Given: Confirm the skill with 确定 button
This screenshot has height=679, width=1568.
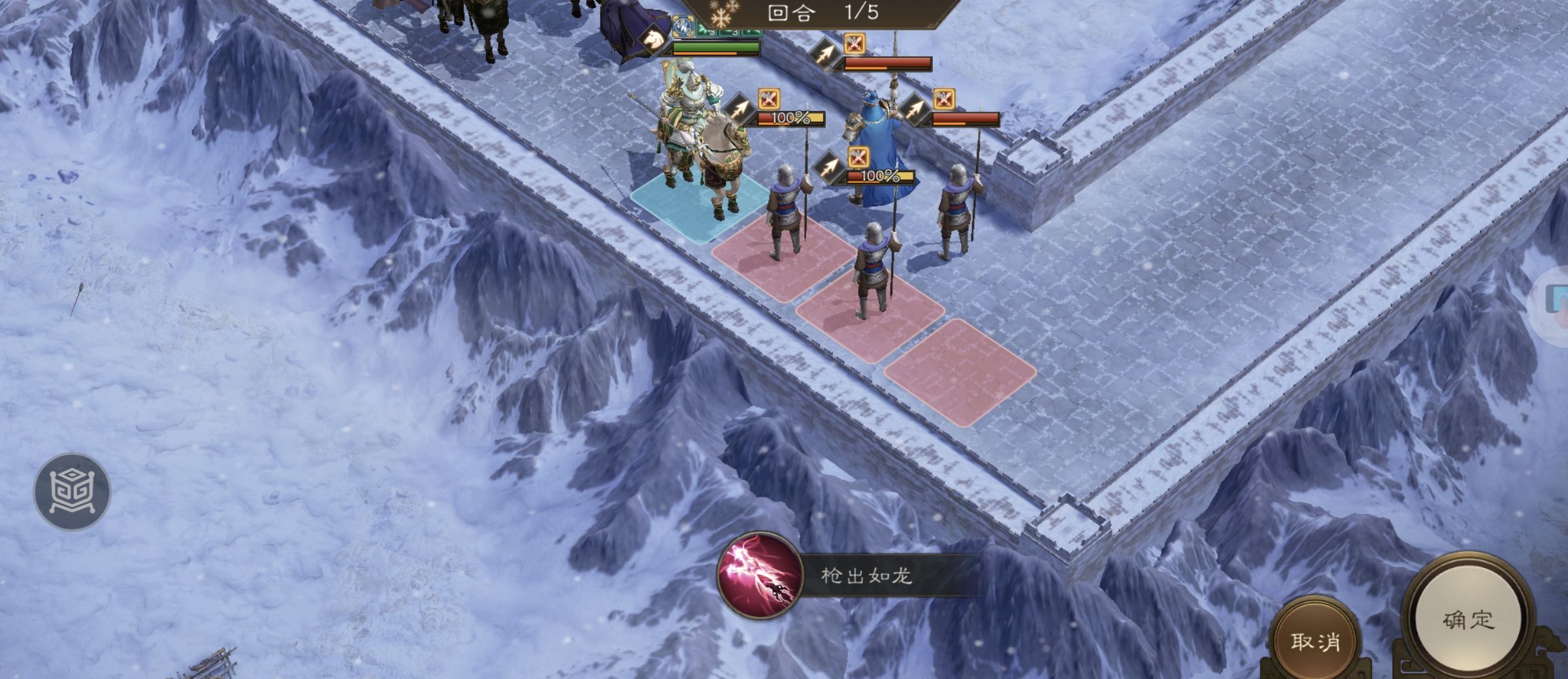Looking at the screenshot, I should point(1467,620).
